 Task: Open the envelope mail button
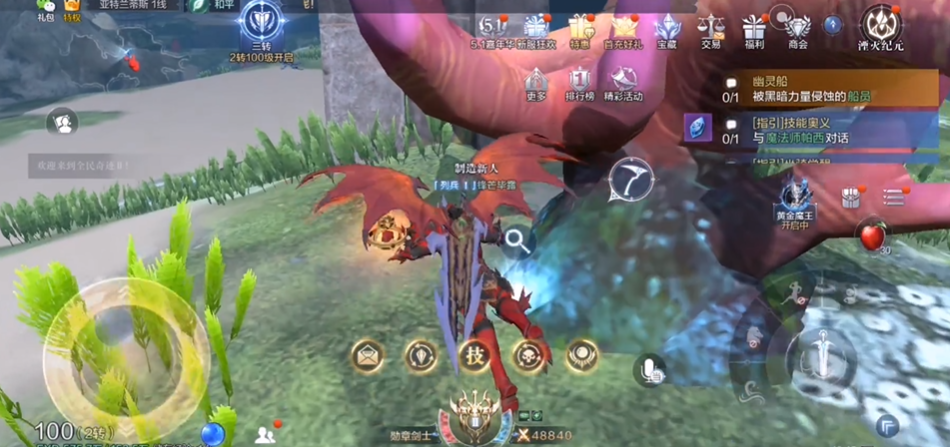pyautogui.click(x=366, y=355)
